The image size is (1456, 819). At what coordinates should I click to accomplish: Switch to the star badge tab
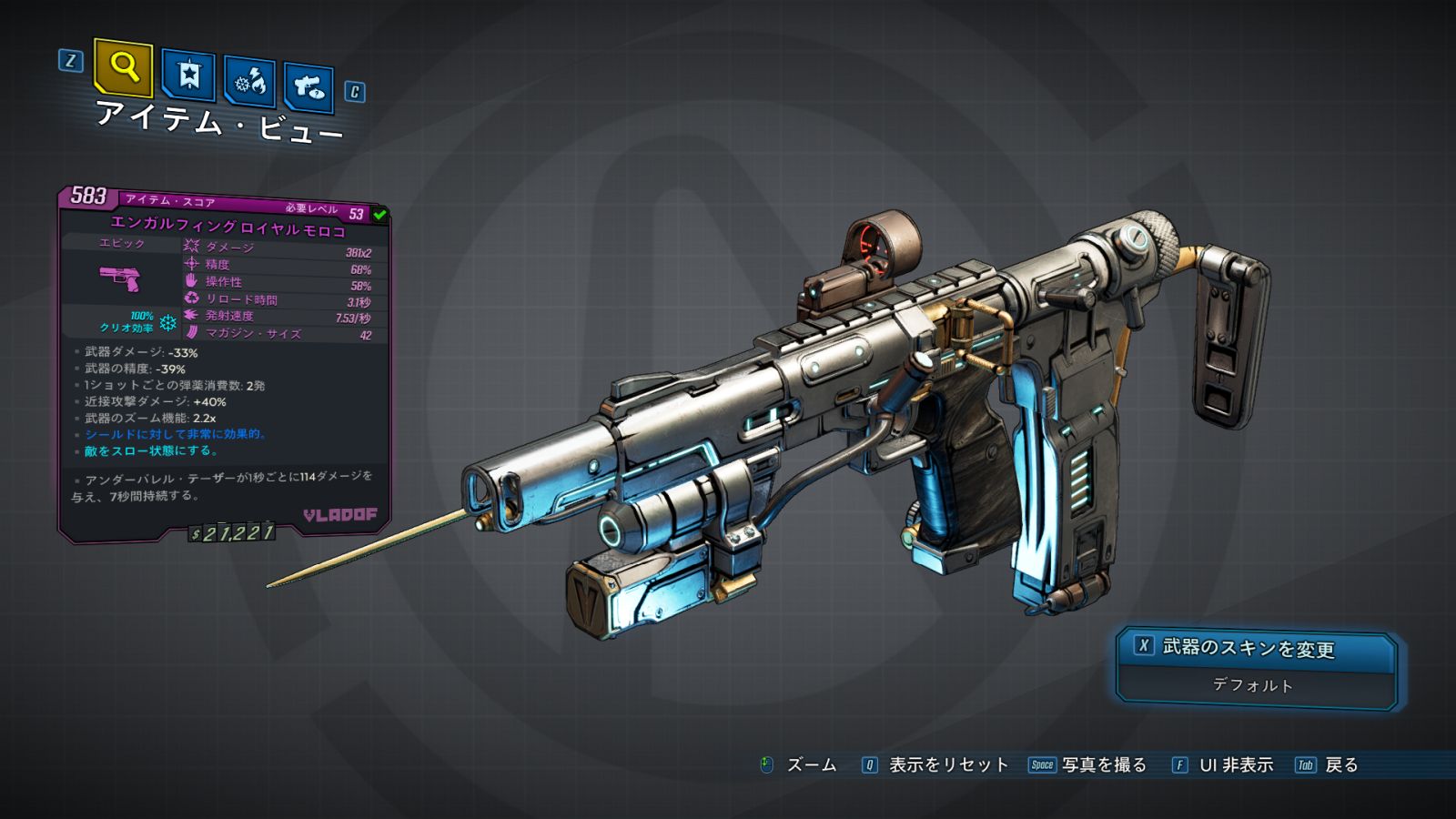188,76
